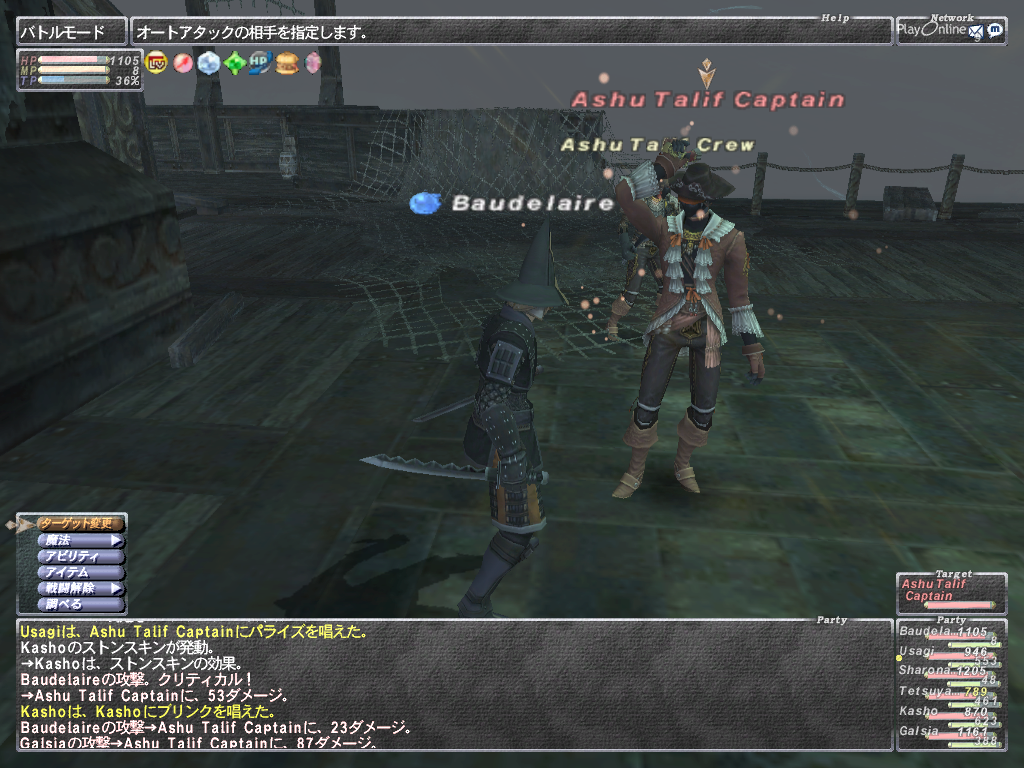Check the blue HP status effect icon
Viewport: 1024px width, 768px height.
pyautogui.click(x=261, y=63)
